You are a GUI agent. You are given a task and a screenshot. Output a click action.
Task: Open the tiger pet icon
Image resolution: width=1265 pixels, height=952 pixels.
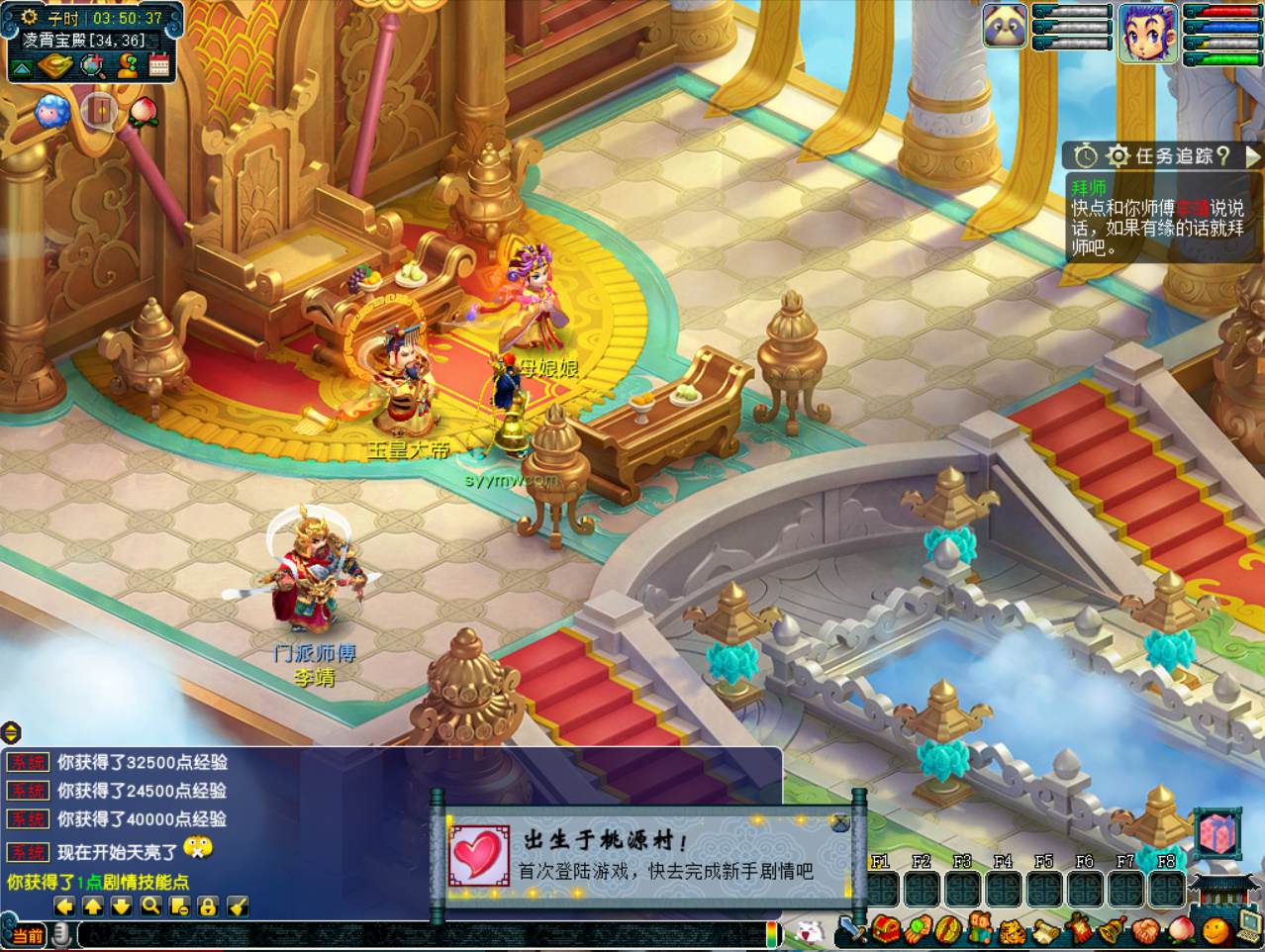[1013, 930]
